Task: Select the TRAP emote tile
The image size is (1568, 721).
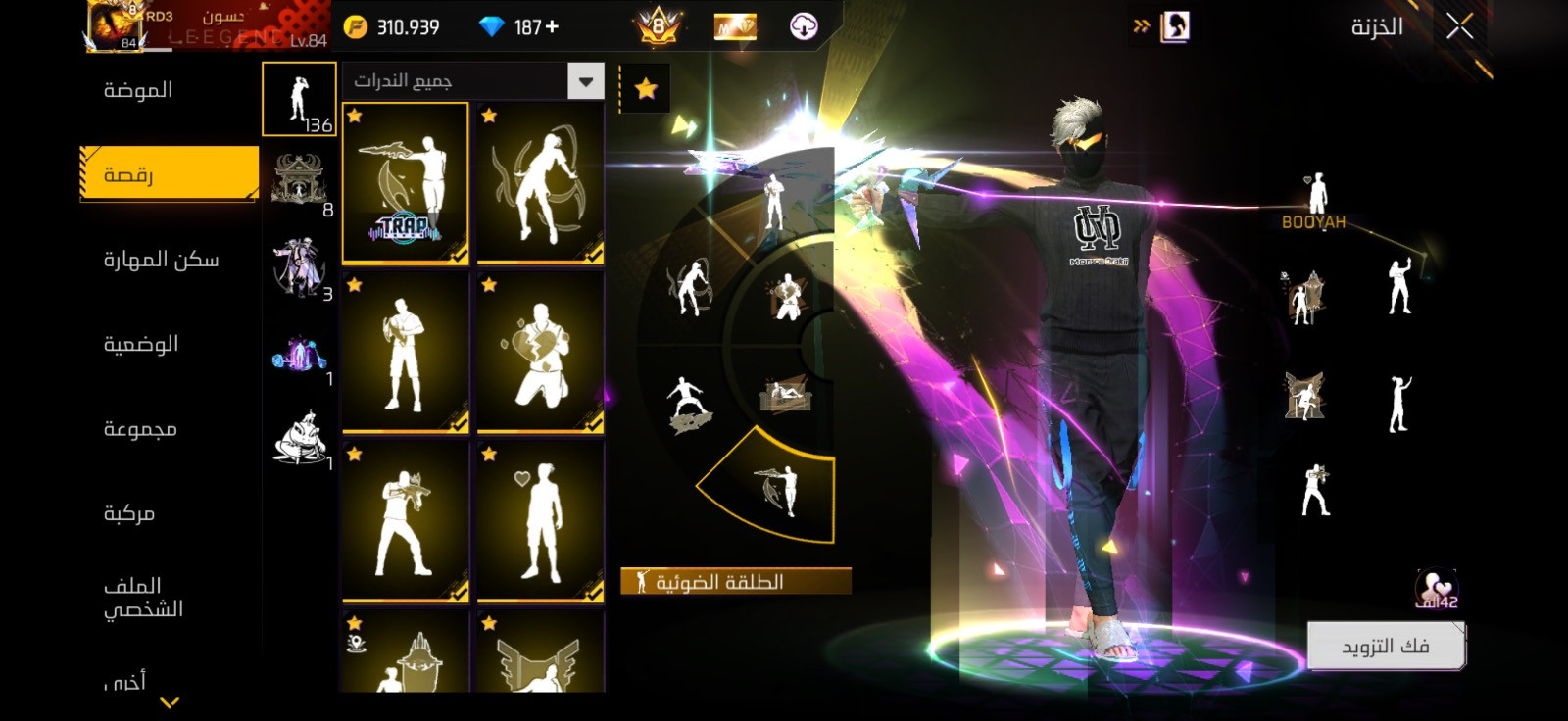Action: (x=405, y=183)
